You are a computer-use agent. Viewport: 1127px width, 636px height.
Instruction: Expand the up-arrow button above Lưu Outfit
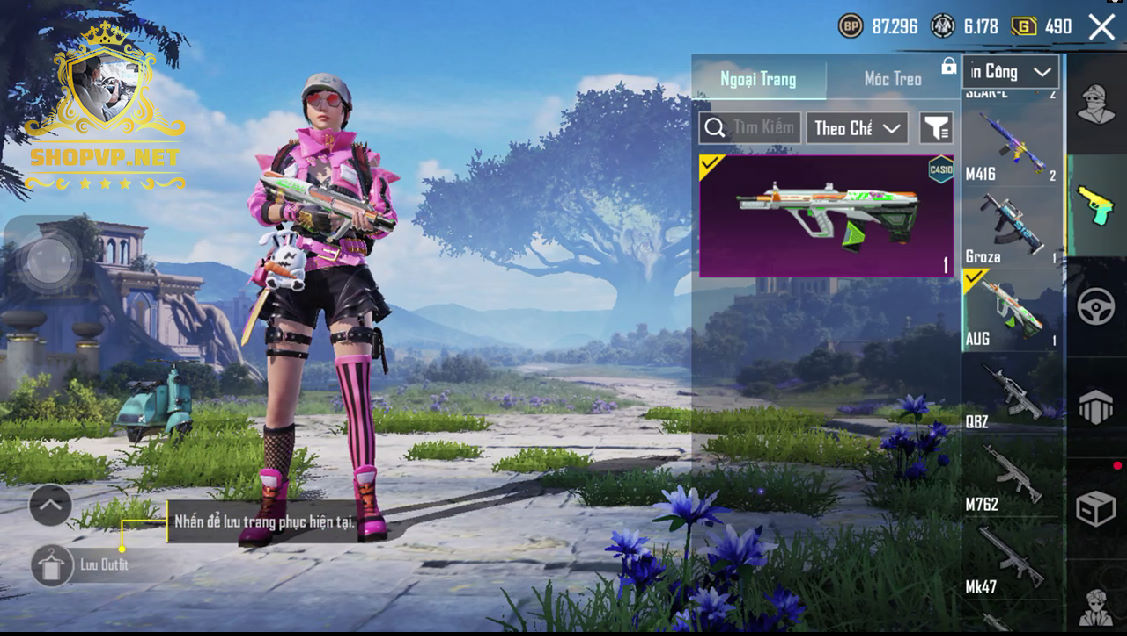pyautogui.click(x=50, y=506)
